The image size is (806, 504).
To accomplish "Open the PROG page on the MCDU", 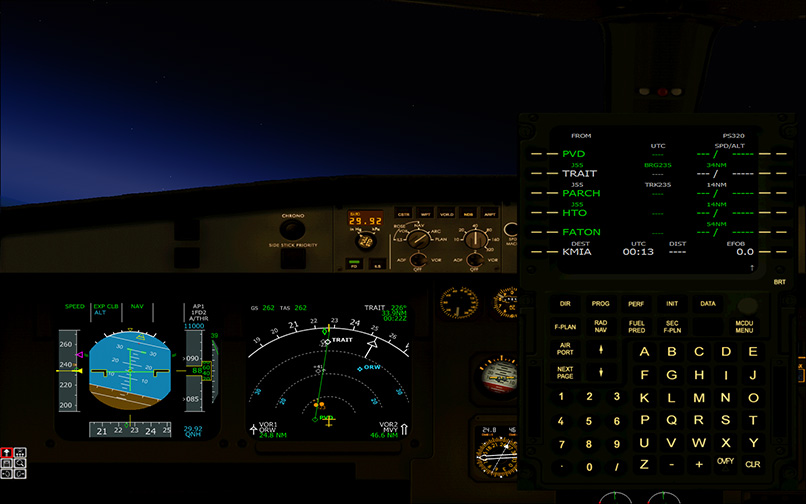I will (x=601, y=303).
